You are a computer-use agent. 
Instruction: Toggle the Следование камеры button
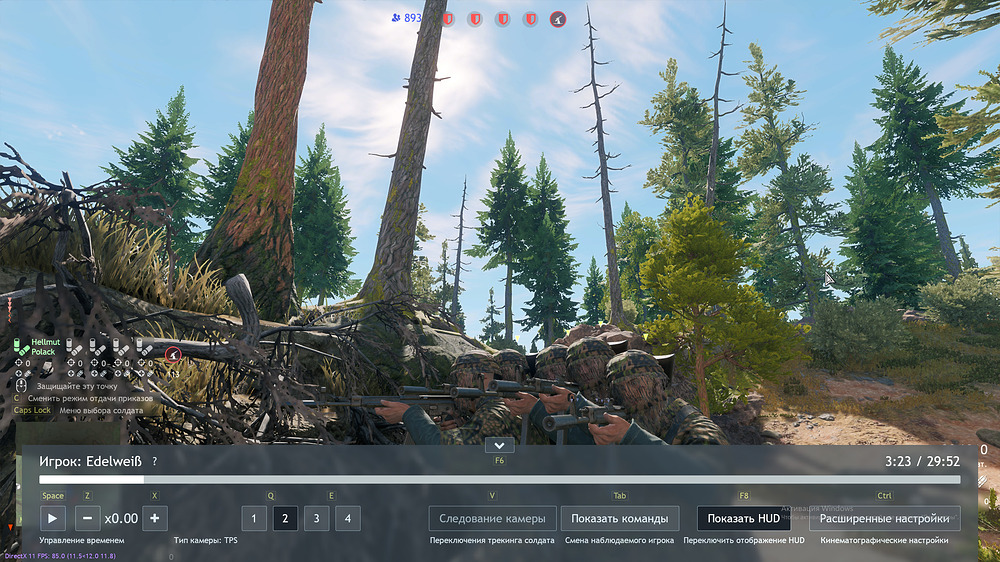point(492,518)
